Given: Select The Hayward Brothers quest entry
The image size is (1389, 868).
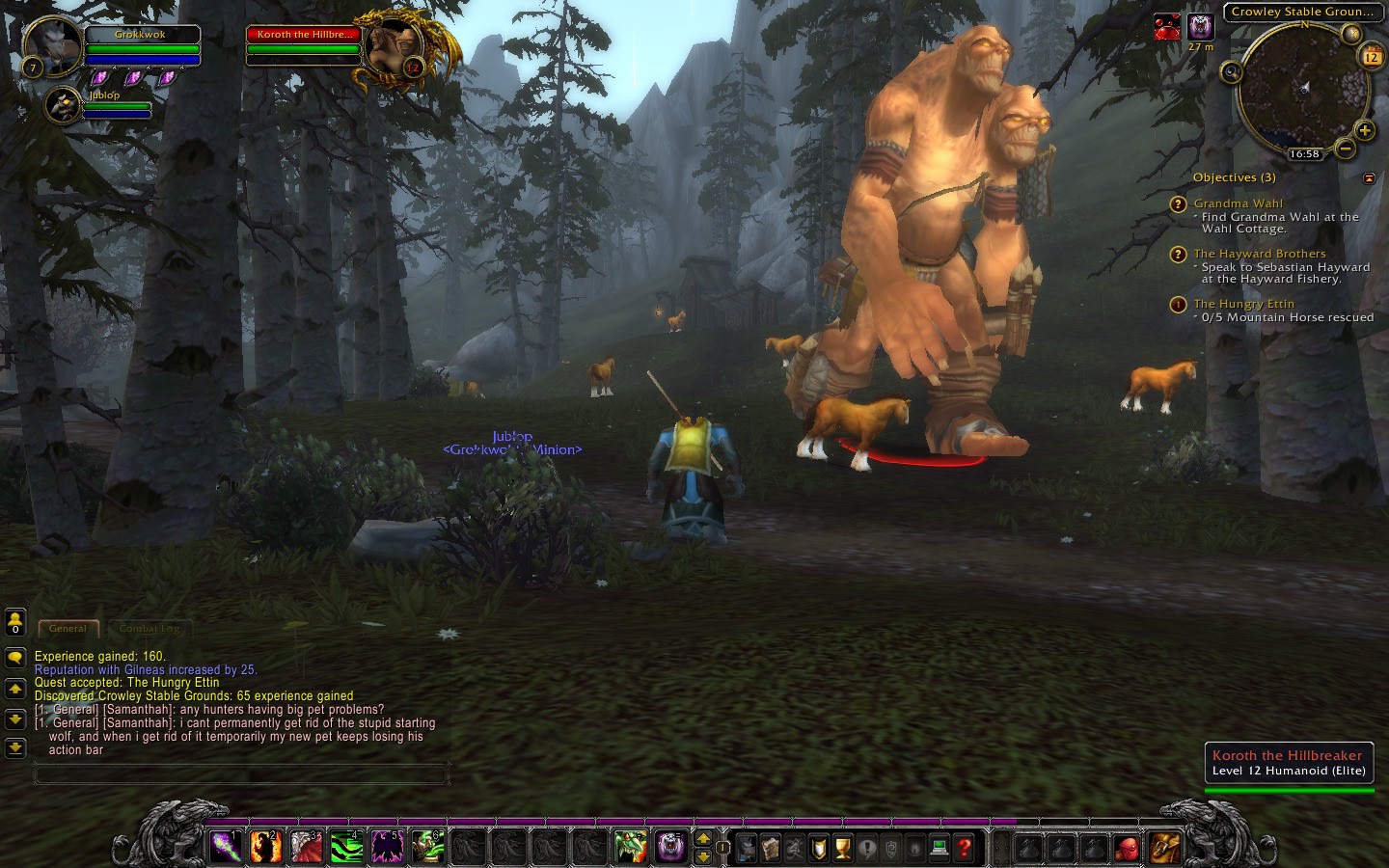Looking at the screenshot, I should (1259, 254).
